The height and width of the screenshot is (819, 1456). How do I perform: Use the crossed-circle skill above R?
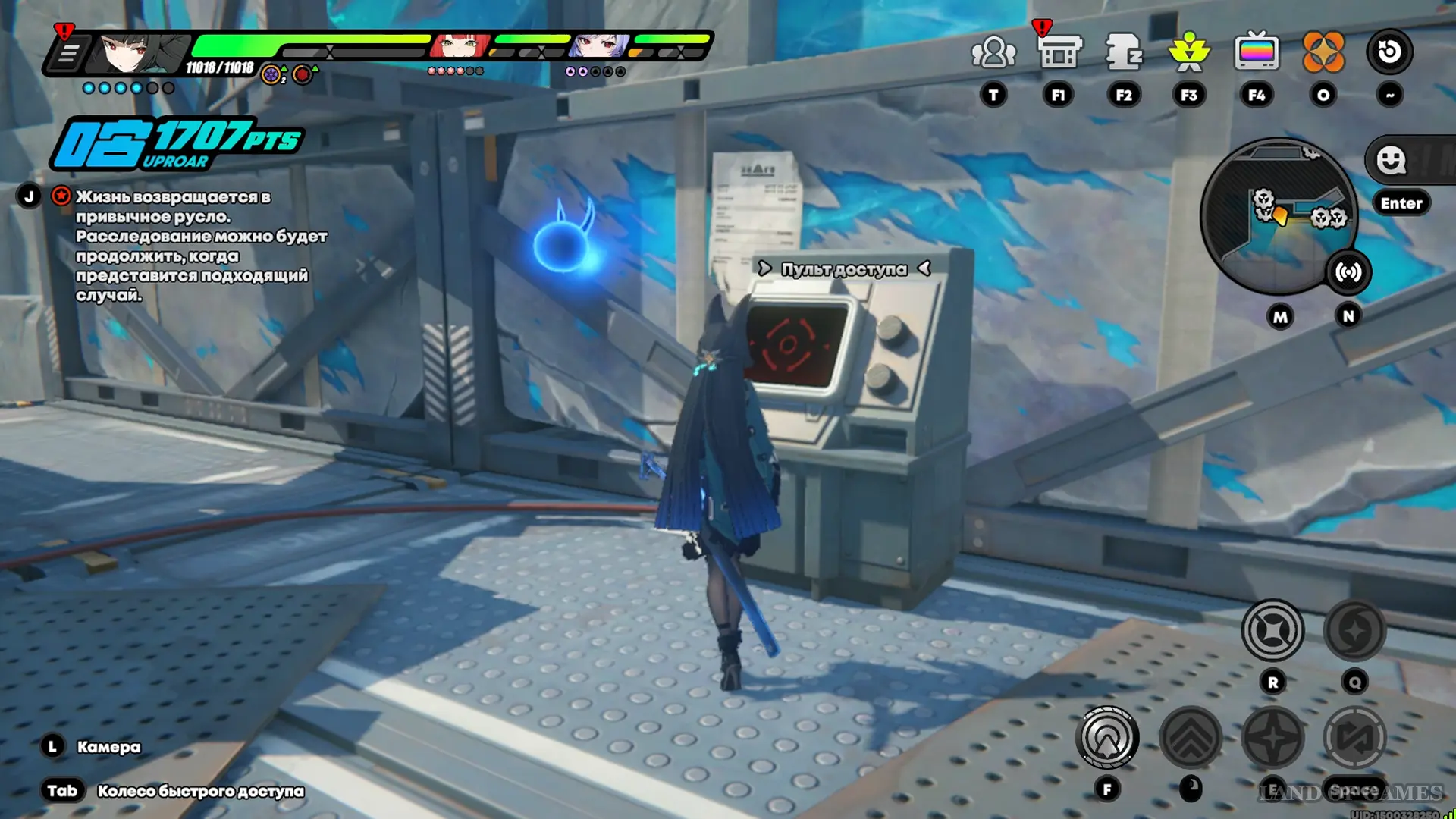click(1272, 630)
